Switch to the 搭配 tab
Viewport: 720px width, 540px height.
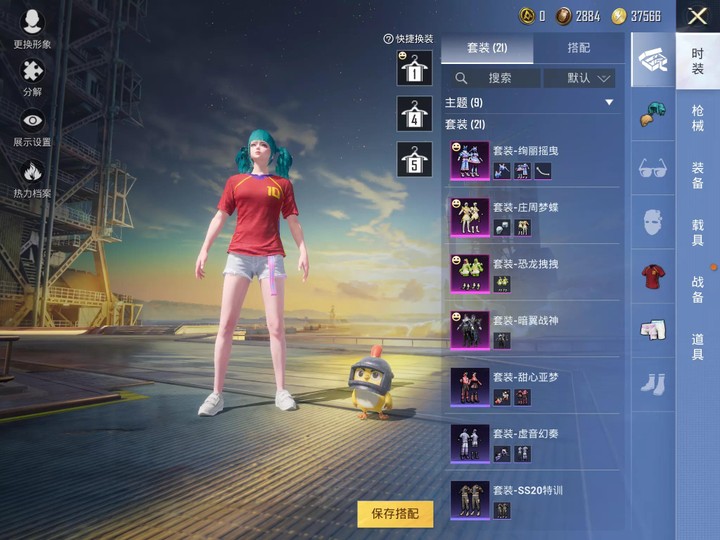click(x=578, y=47)
